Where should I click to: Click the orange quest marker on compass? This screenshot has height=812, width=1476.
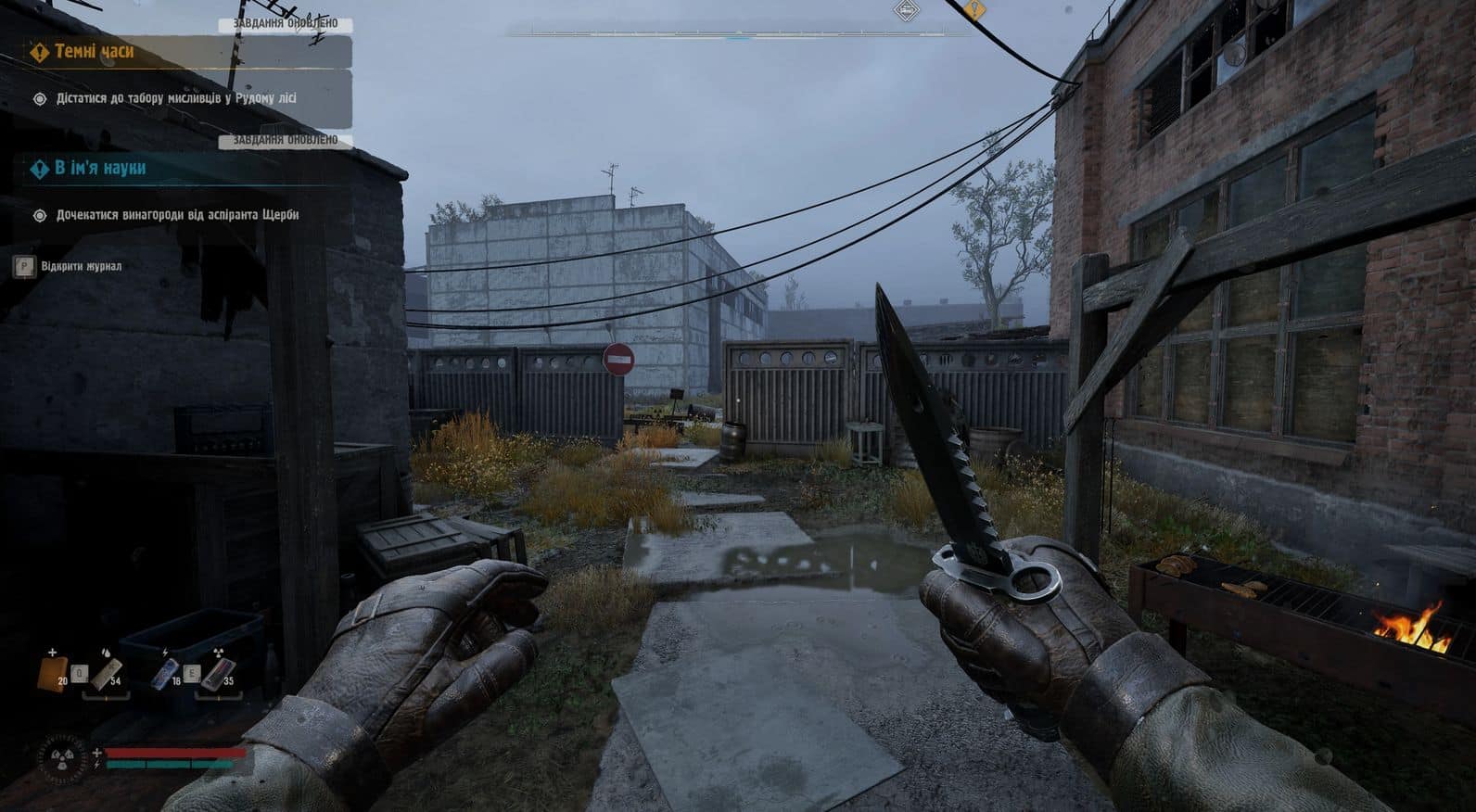click(973, 10)
